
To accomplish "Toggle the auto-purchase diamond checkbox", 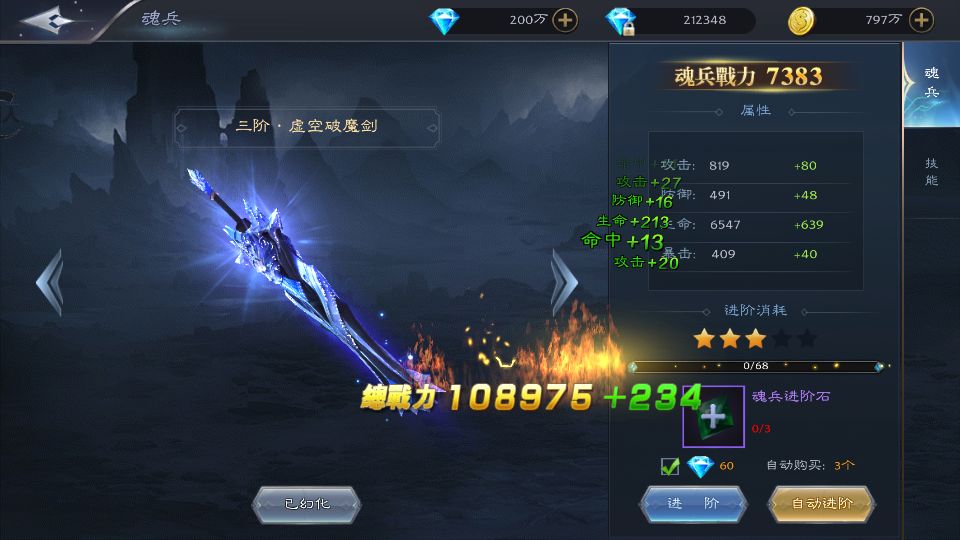I will tap(670, 466).
